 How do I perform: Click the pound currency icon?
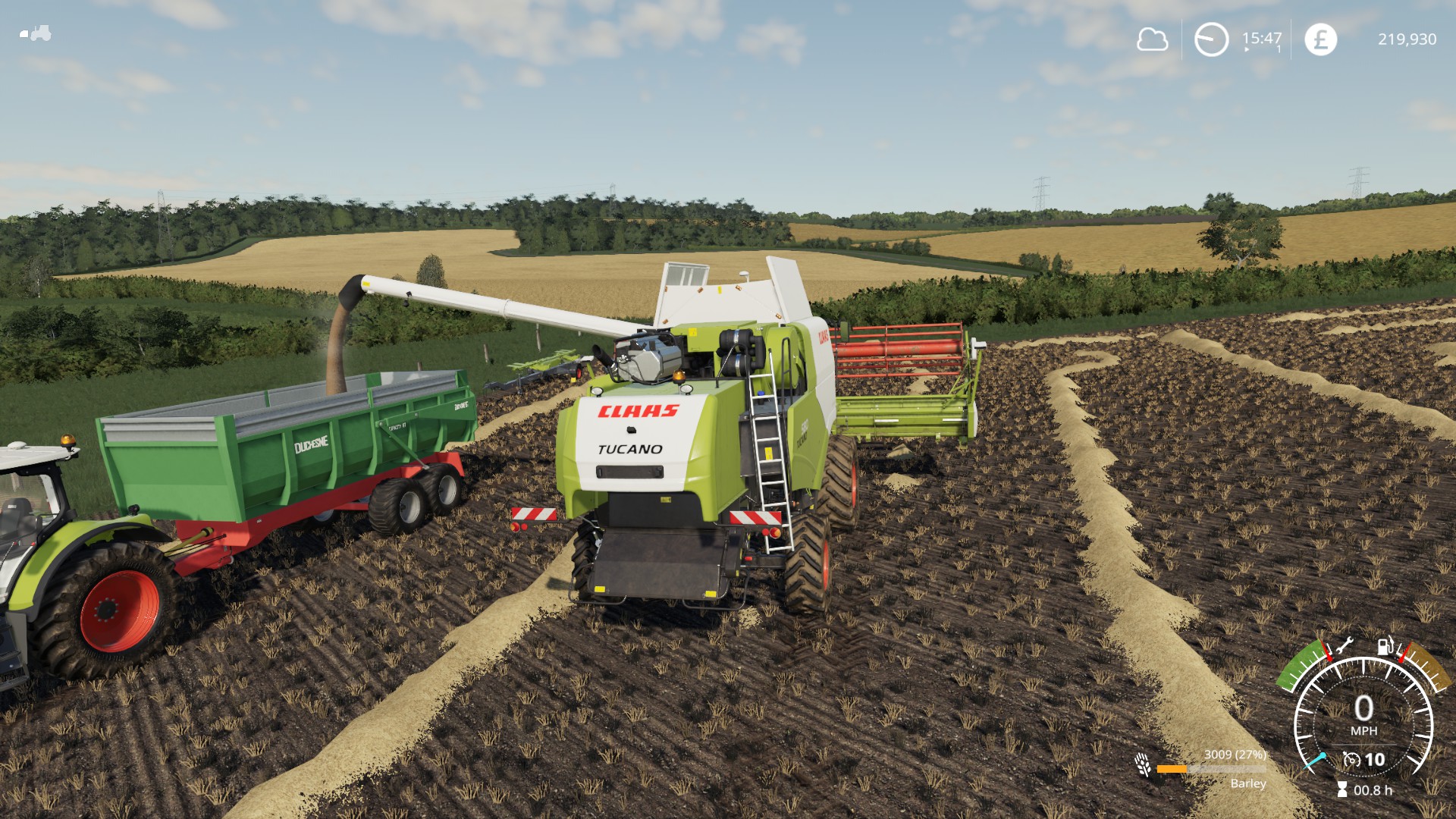tap(1320, 39)
